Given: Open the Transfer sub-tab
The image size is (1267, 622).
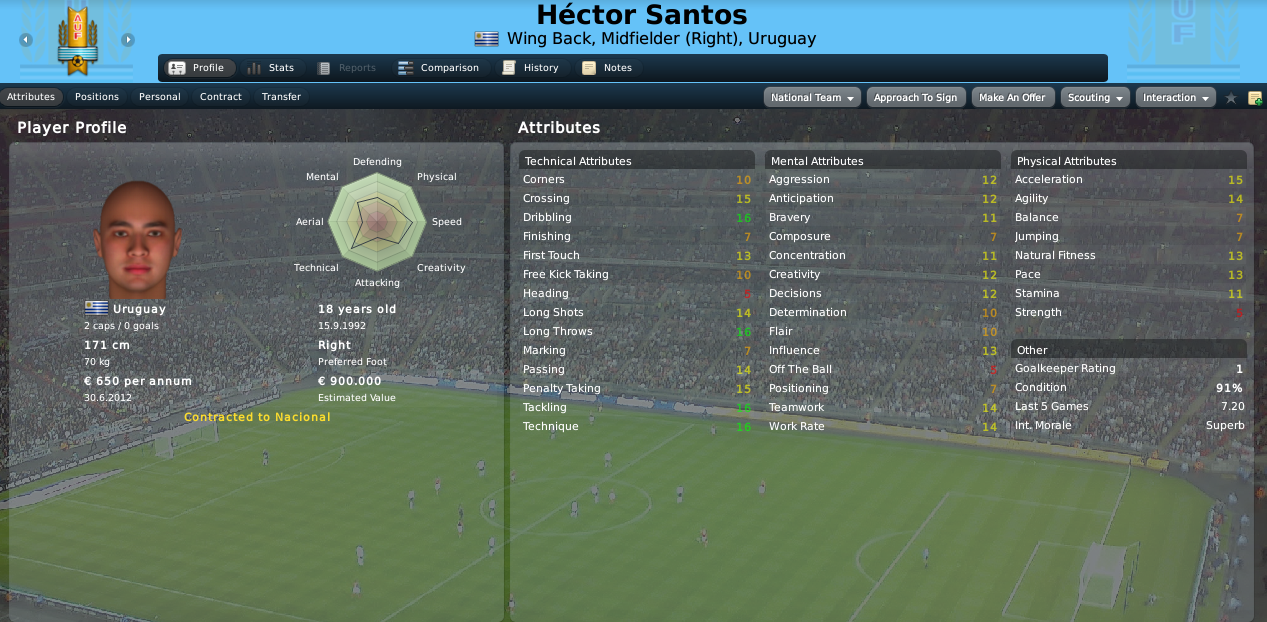Looking at the screenshot, I should click(x=281, y=97).
